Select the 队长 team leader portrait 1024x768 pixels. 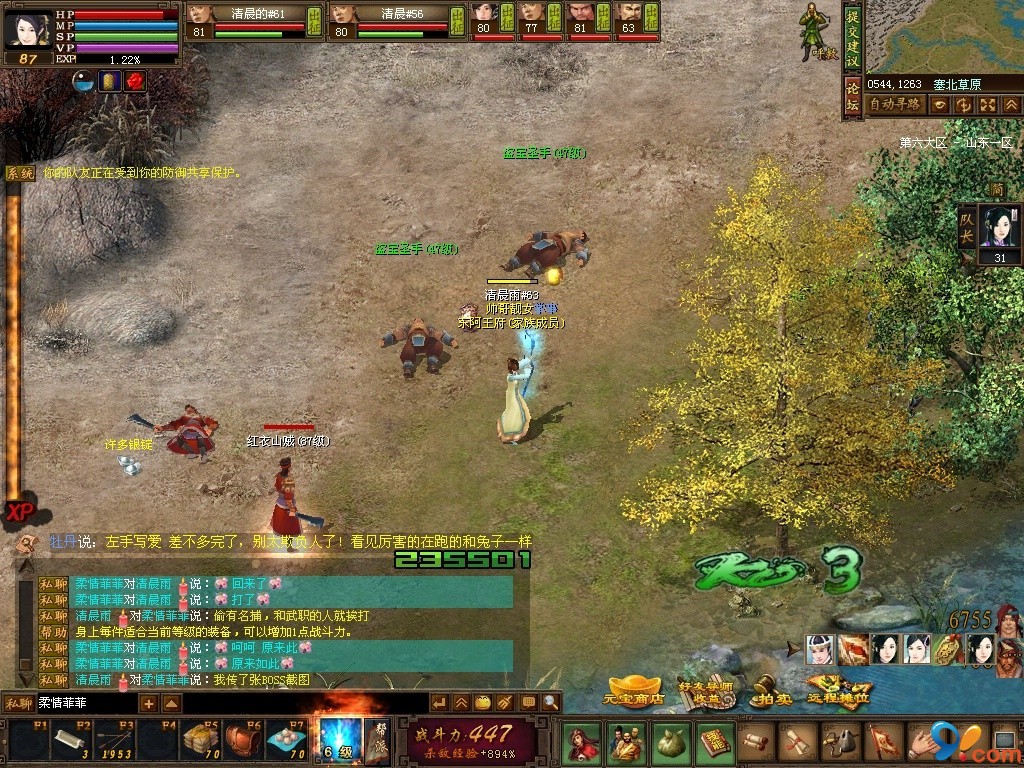point(999,226)
